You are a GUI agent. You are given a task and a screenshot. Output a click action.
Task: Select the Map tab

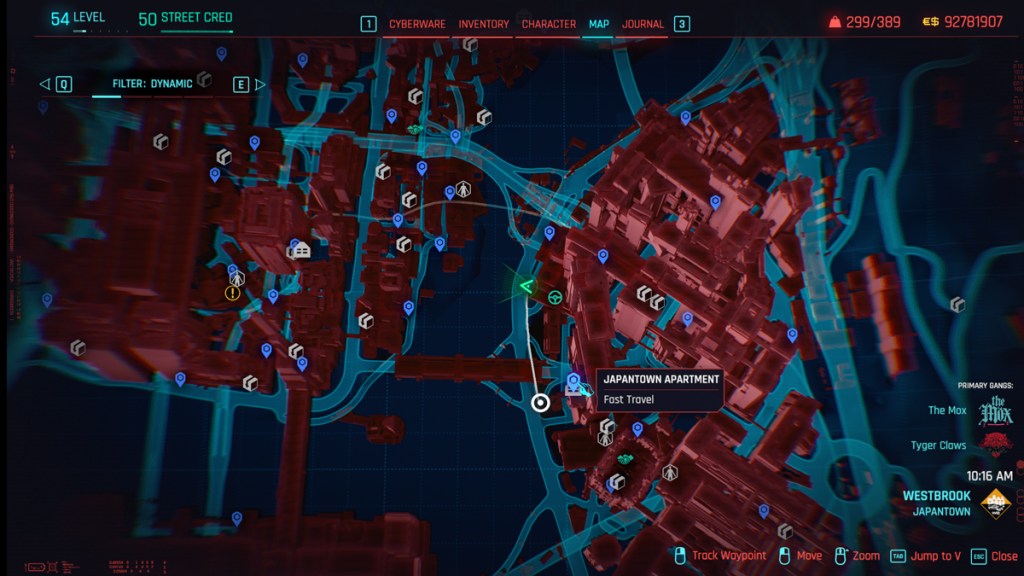[598, 24]
